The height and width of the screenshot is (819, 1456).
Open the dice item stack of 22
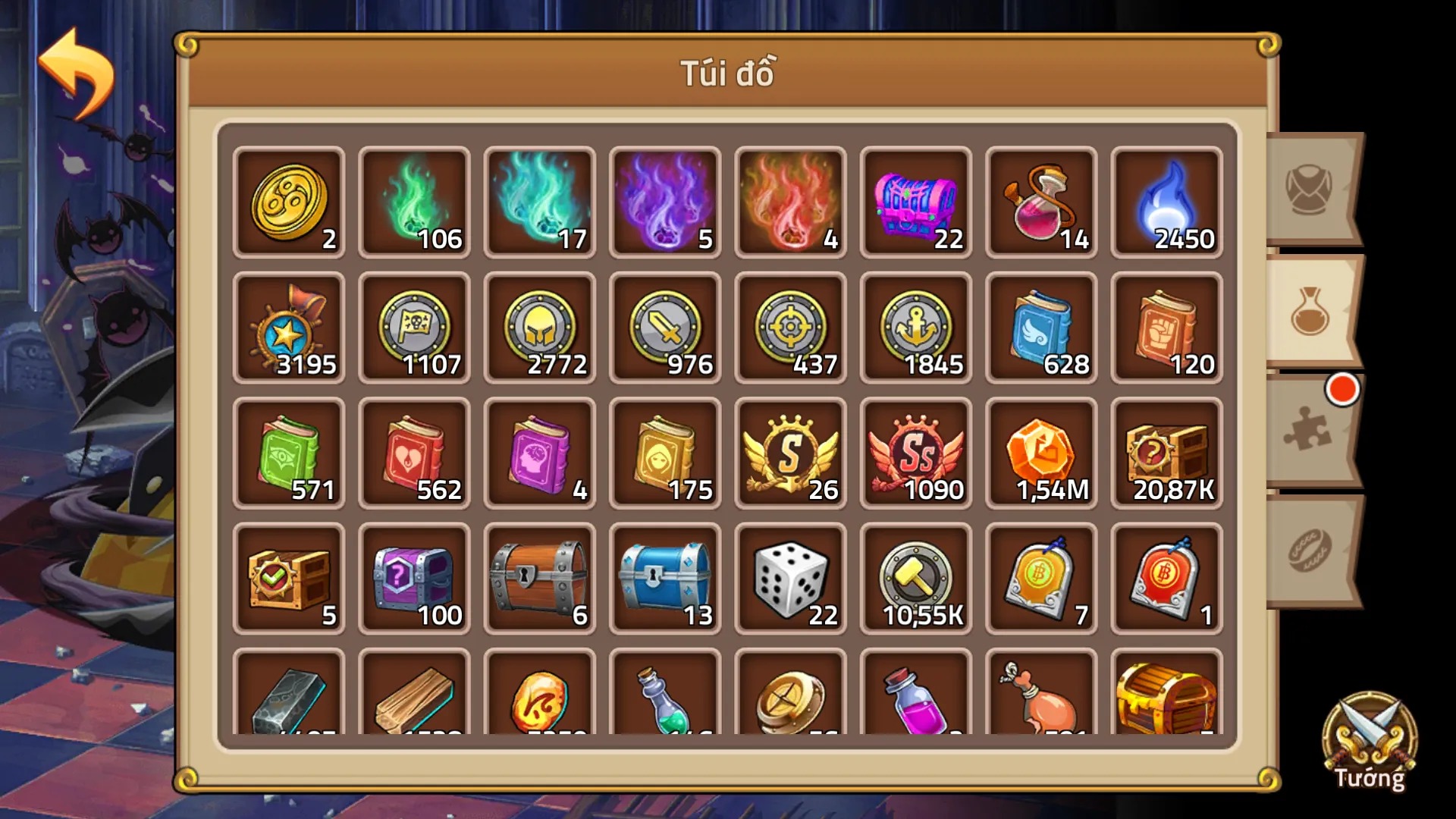790,579
